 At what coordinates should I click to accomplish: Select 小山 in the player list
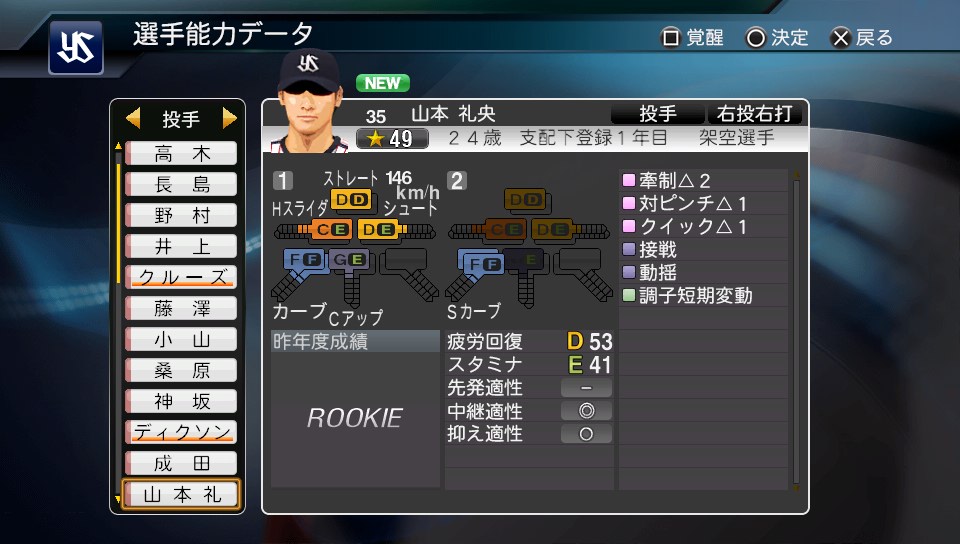181,340
